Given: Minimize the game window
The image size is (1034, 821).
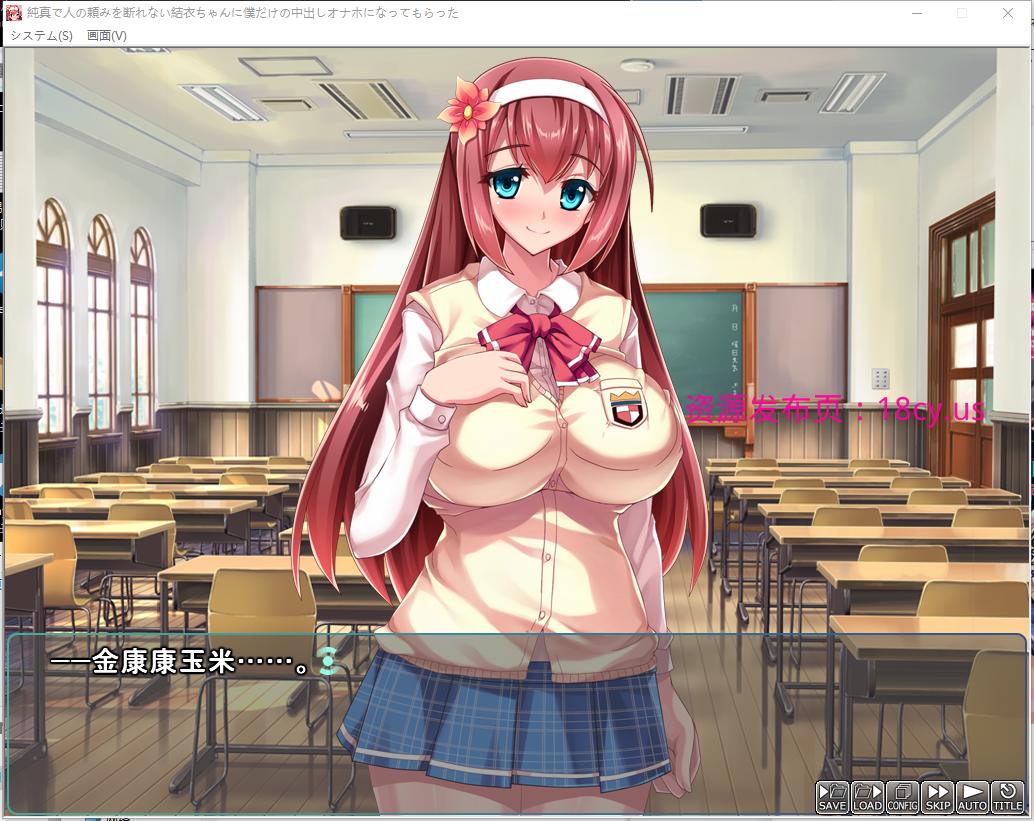Looking at the screenshot, I should point(917,13).
